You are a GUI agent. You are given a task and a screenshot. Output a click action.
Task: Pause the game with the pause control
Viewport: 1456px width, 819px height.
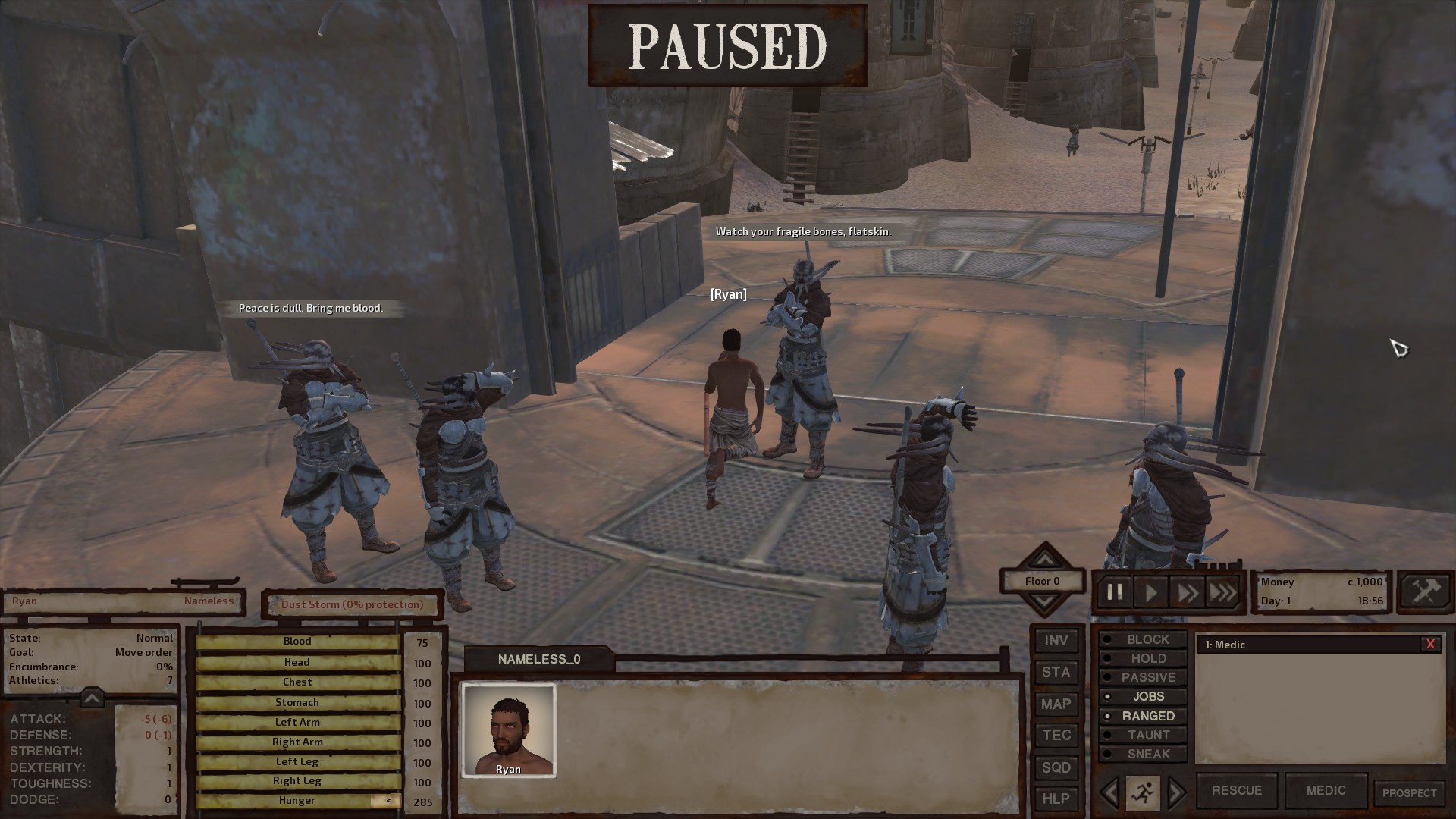point(1115,592)
